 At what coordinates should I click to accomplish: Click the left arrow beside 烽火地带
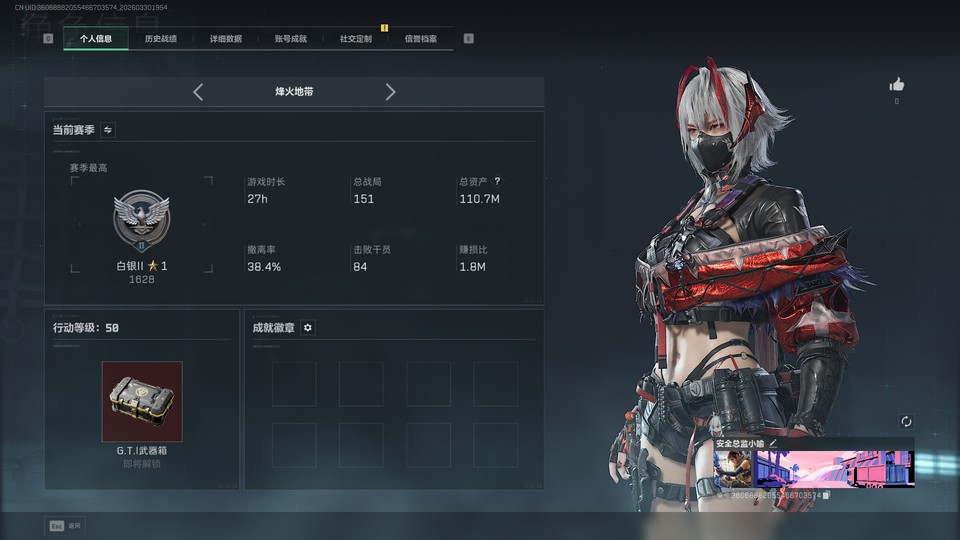pos(198,92)
